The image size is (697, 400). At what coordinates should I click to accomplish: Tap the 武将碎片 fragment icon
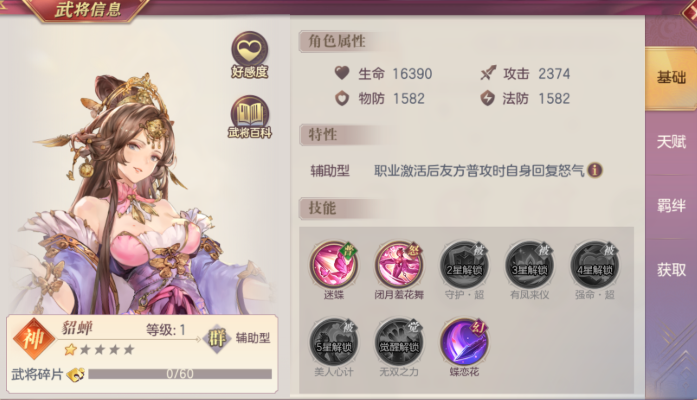click(x=76, y=375)
